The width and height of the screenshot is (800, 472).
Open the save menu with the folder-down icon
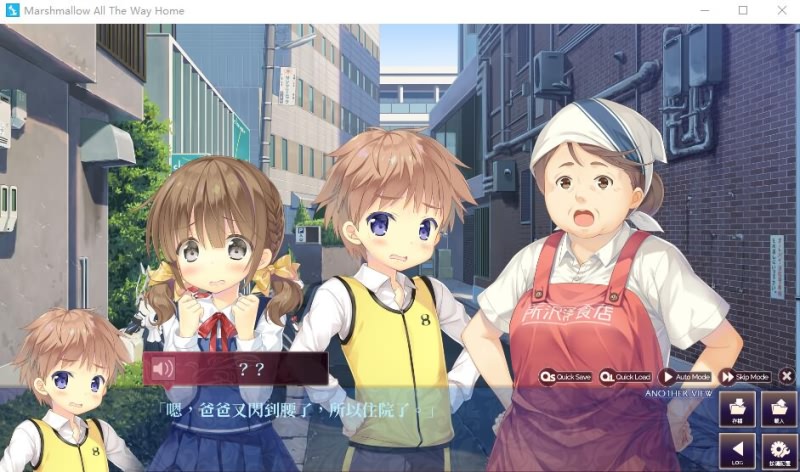(x=737, y=410)
